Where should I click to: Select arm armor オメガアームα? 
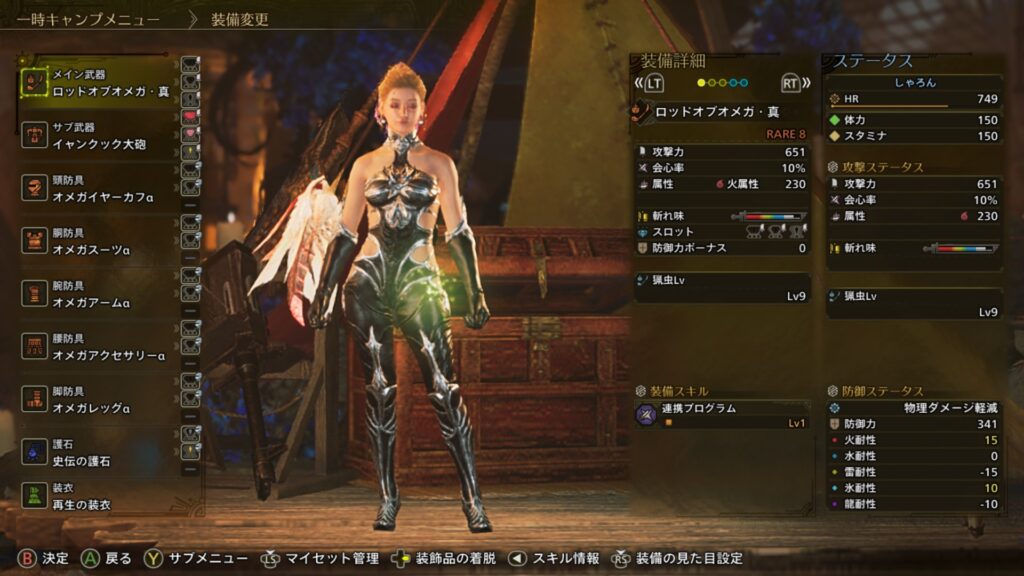click(x=98, y=294)
